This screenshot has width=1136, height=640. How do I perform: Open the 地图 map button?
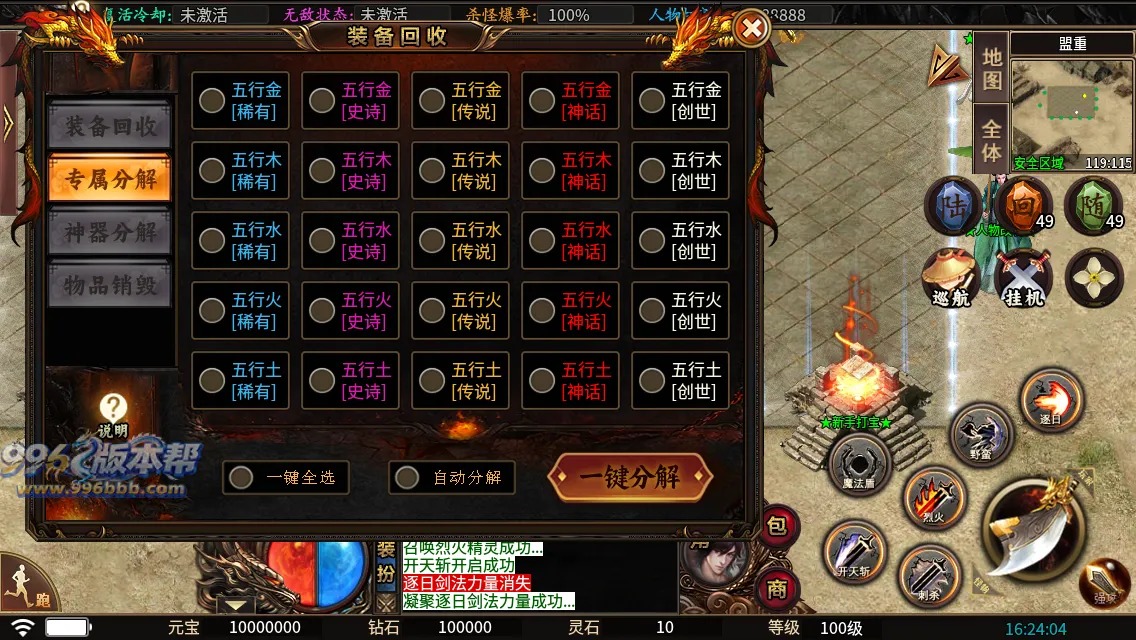click(991, 69)
